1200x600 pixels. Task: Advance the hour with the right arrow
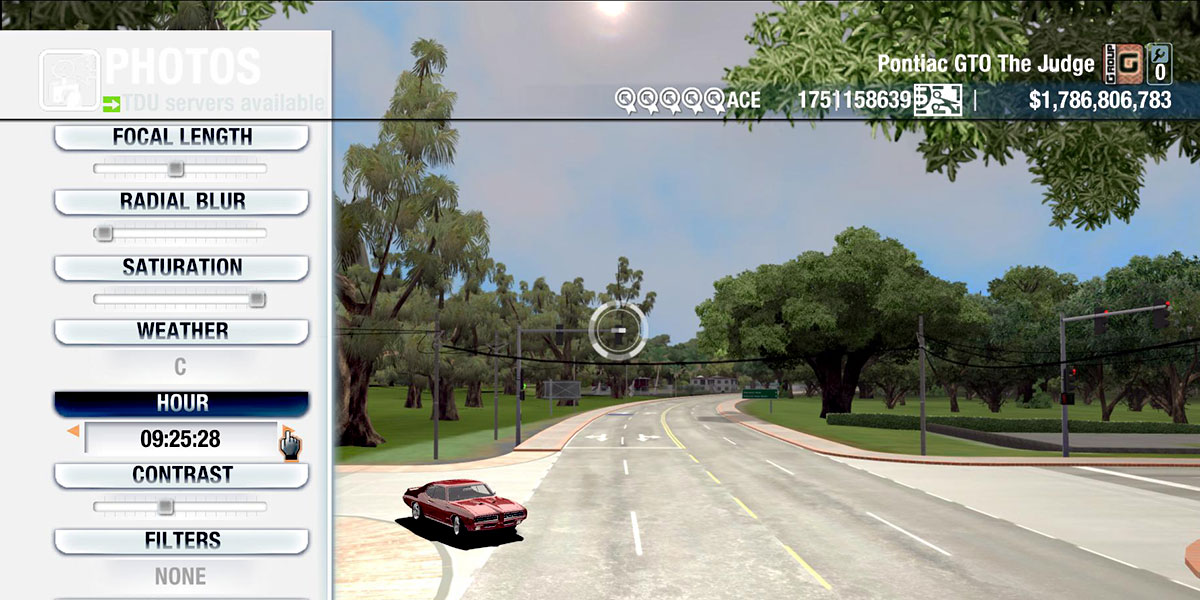(286, 432)
